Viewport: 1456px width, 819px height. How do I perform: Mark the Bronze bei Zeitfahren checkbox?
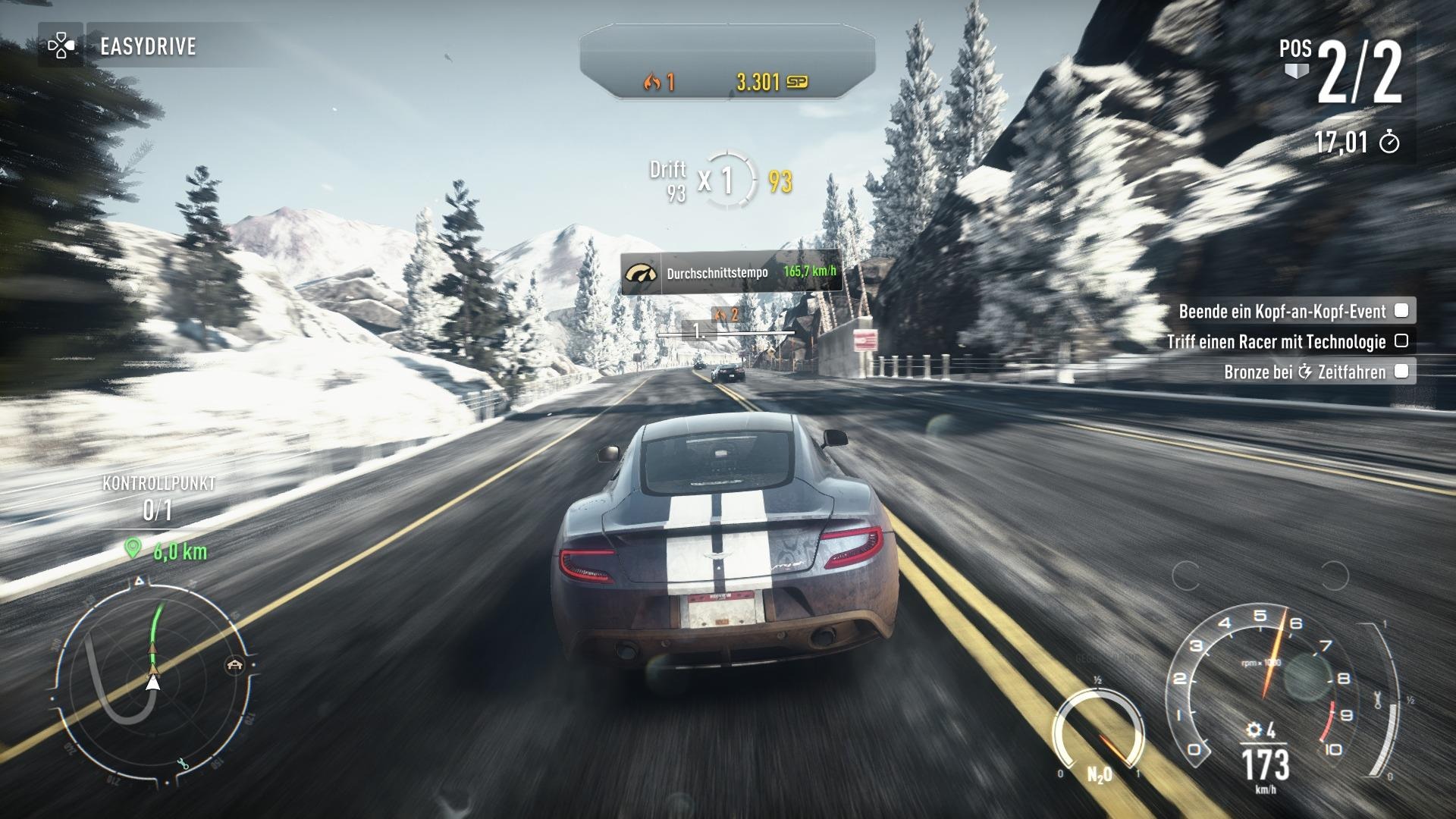(1402, 371)
